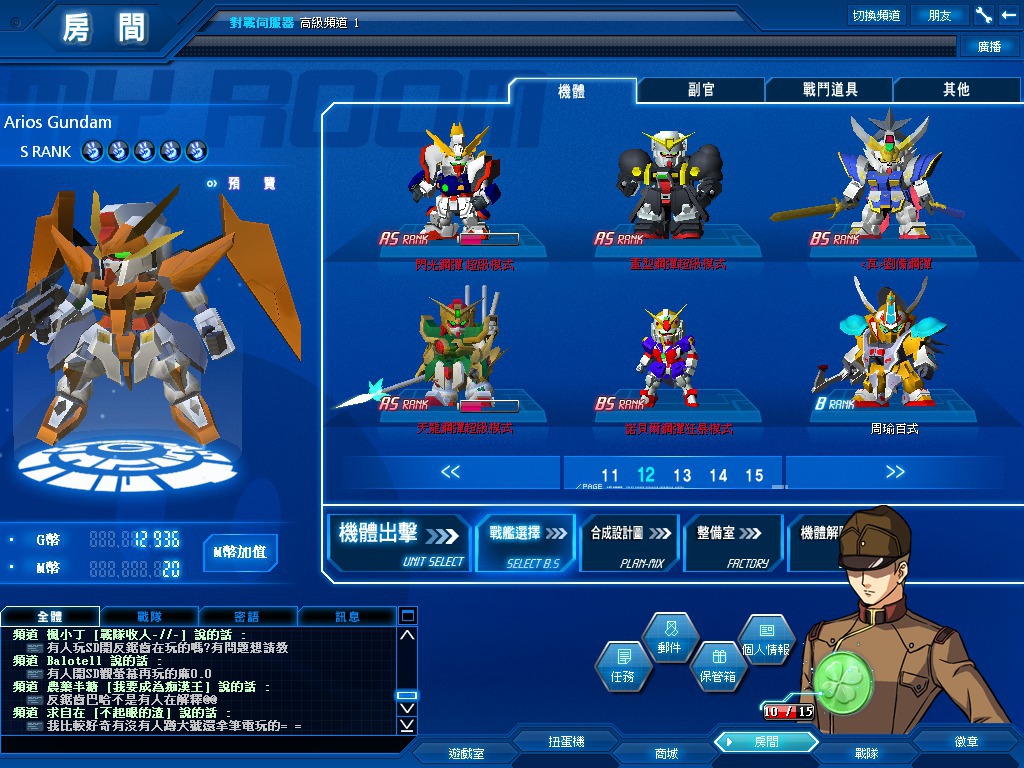
Task: Open the 朋友 friends list
Action: [940, 15]
